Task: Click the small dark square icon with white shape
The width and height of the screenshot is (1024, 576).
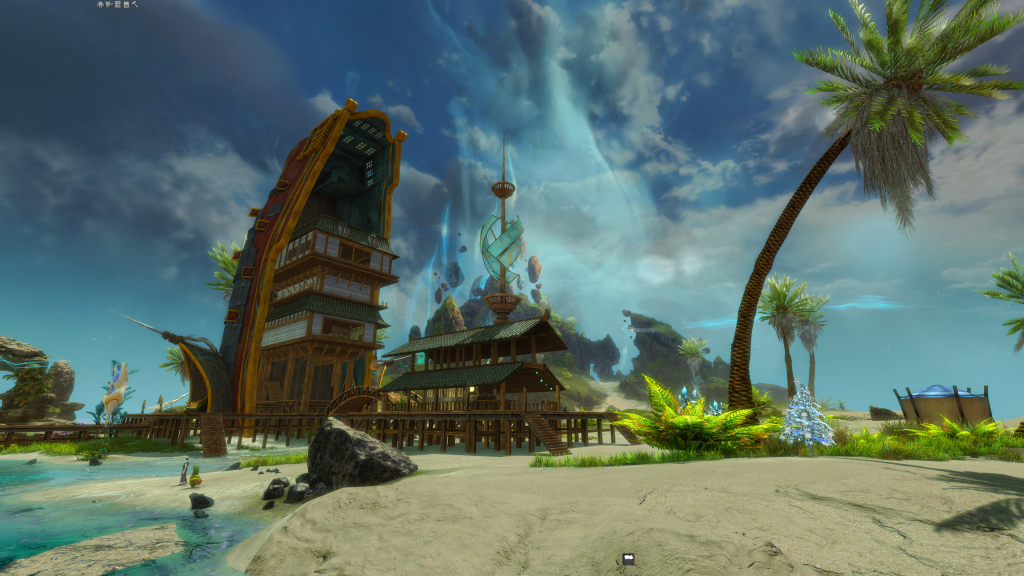Action: [628, 559]
